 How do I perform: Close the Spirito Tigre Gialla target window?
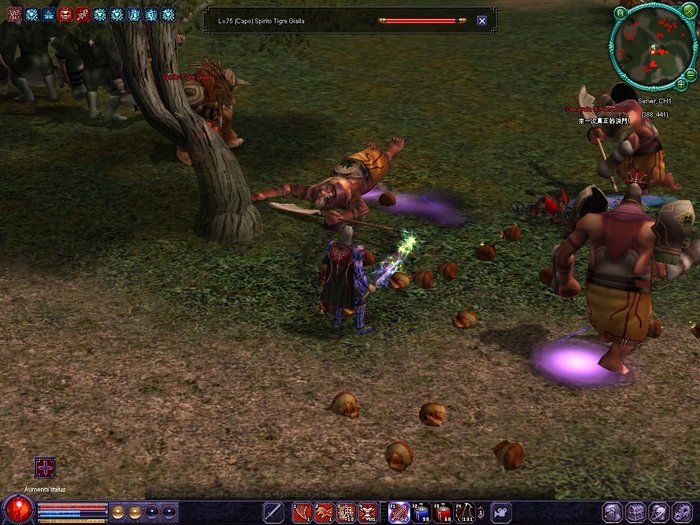coord(482,20)
